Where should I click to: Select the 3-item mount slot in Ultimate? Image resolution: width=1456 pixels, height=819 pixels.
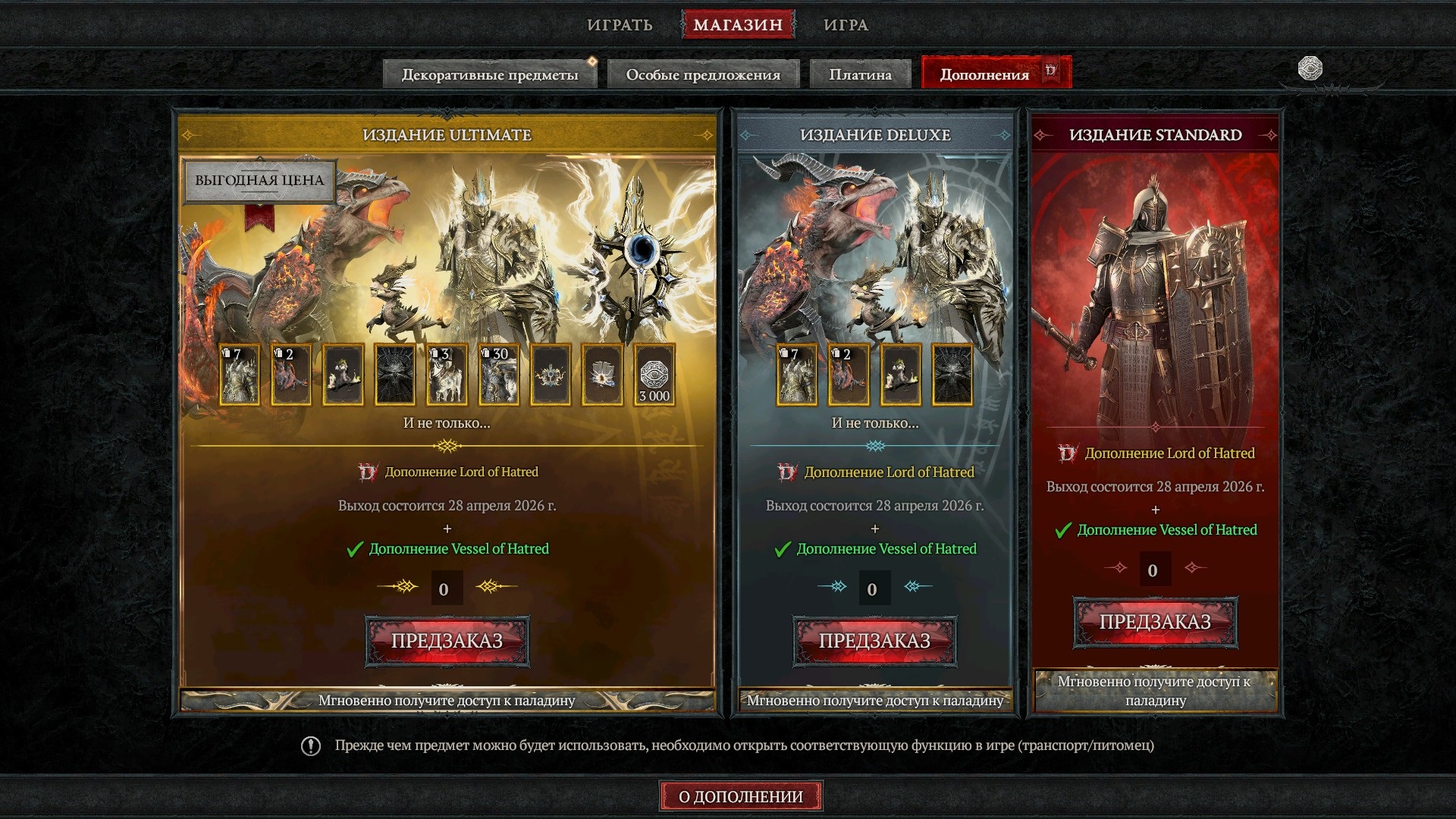(447, 375)
